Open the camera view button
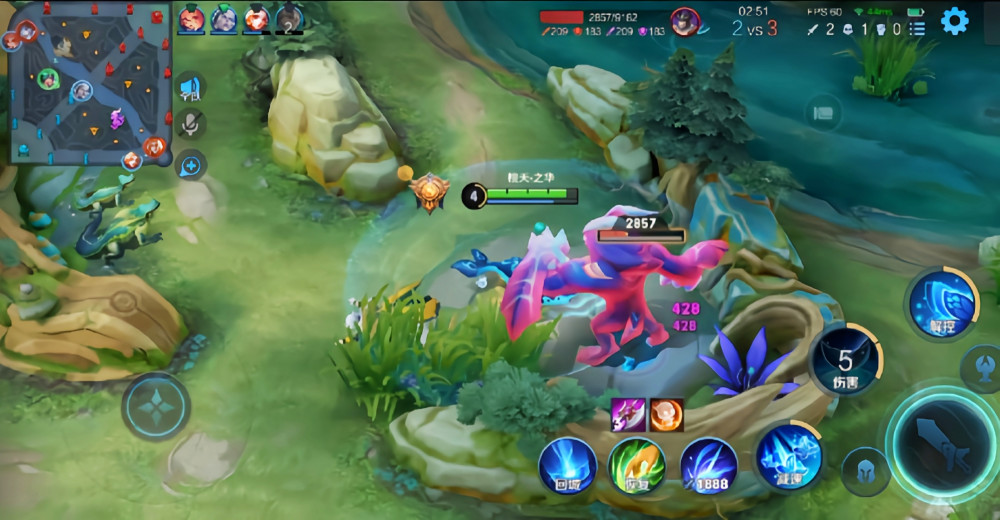Image resolution: width=1000 pixels, height=520 pixels. [x=823, y=113]
